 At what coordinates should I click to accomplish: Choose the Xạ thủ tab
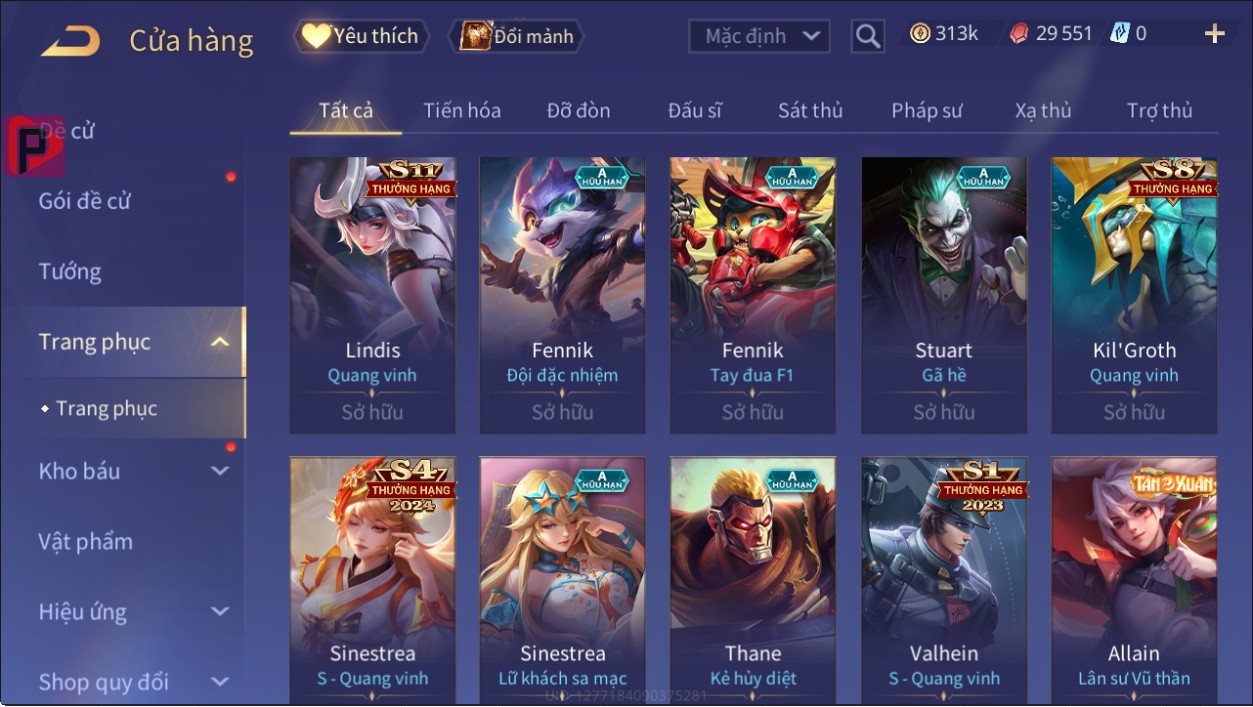pos(1042,110)
